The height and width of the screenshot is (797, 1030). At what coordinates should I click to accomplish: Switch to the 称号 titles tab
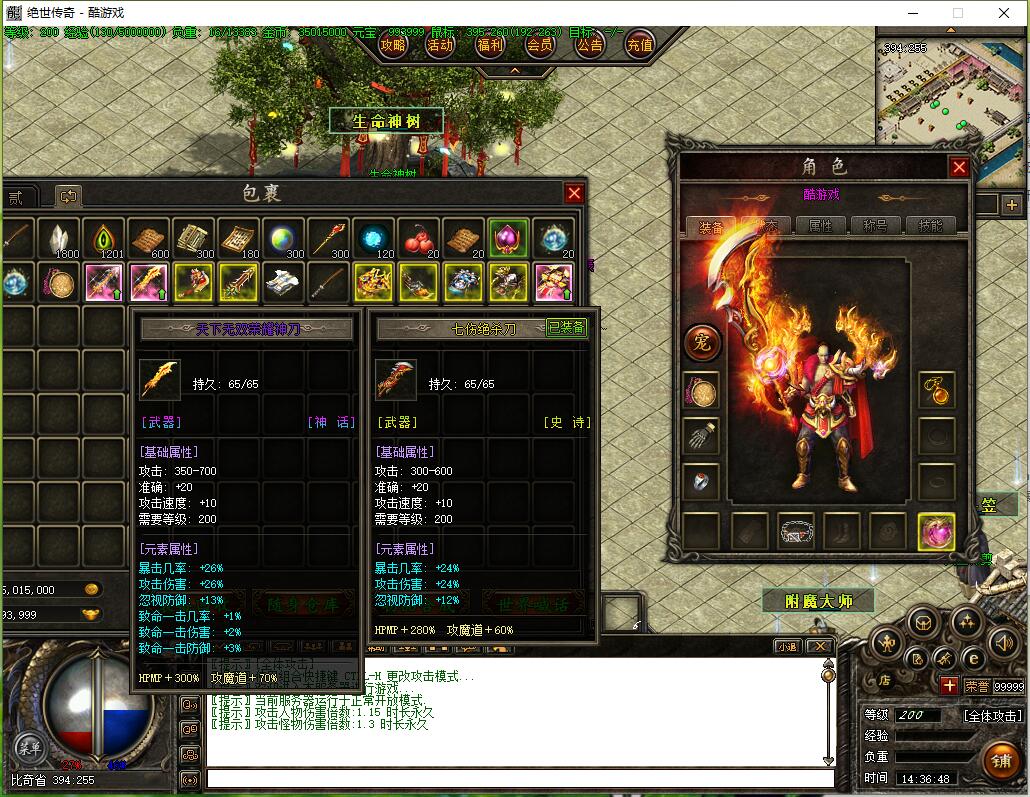[x=875, y=226]
